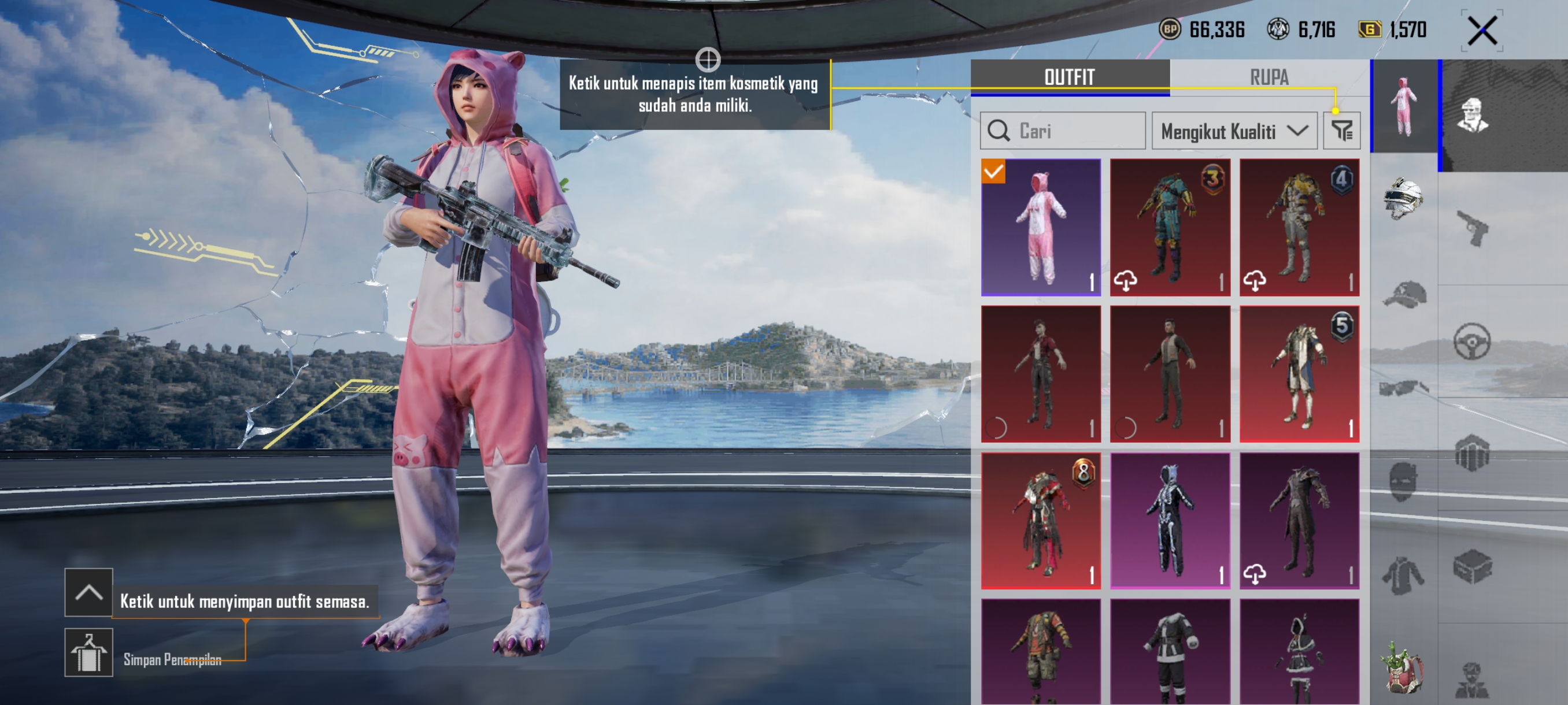The image size is (1568, 705).
Task: Switch to the RUPA tab
Action: click(x=1269, y=77)
